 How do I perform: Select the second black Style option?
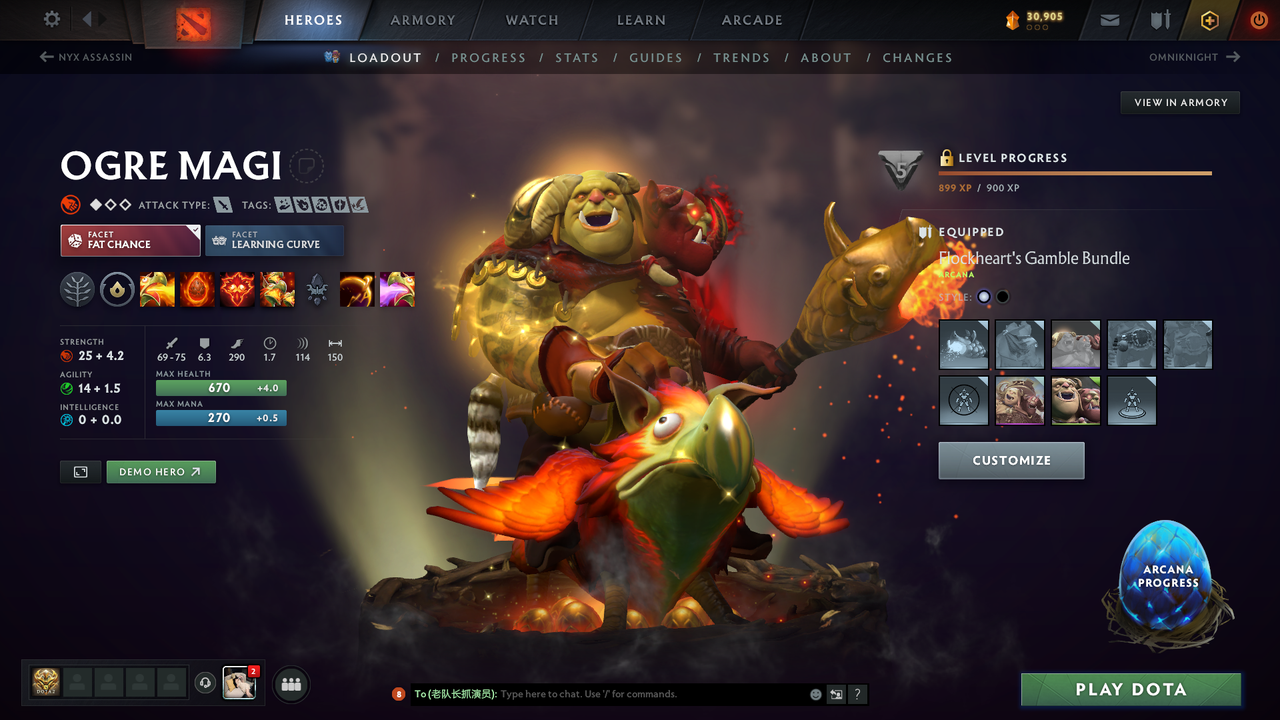point(1001,296)
